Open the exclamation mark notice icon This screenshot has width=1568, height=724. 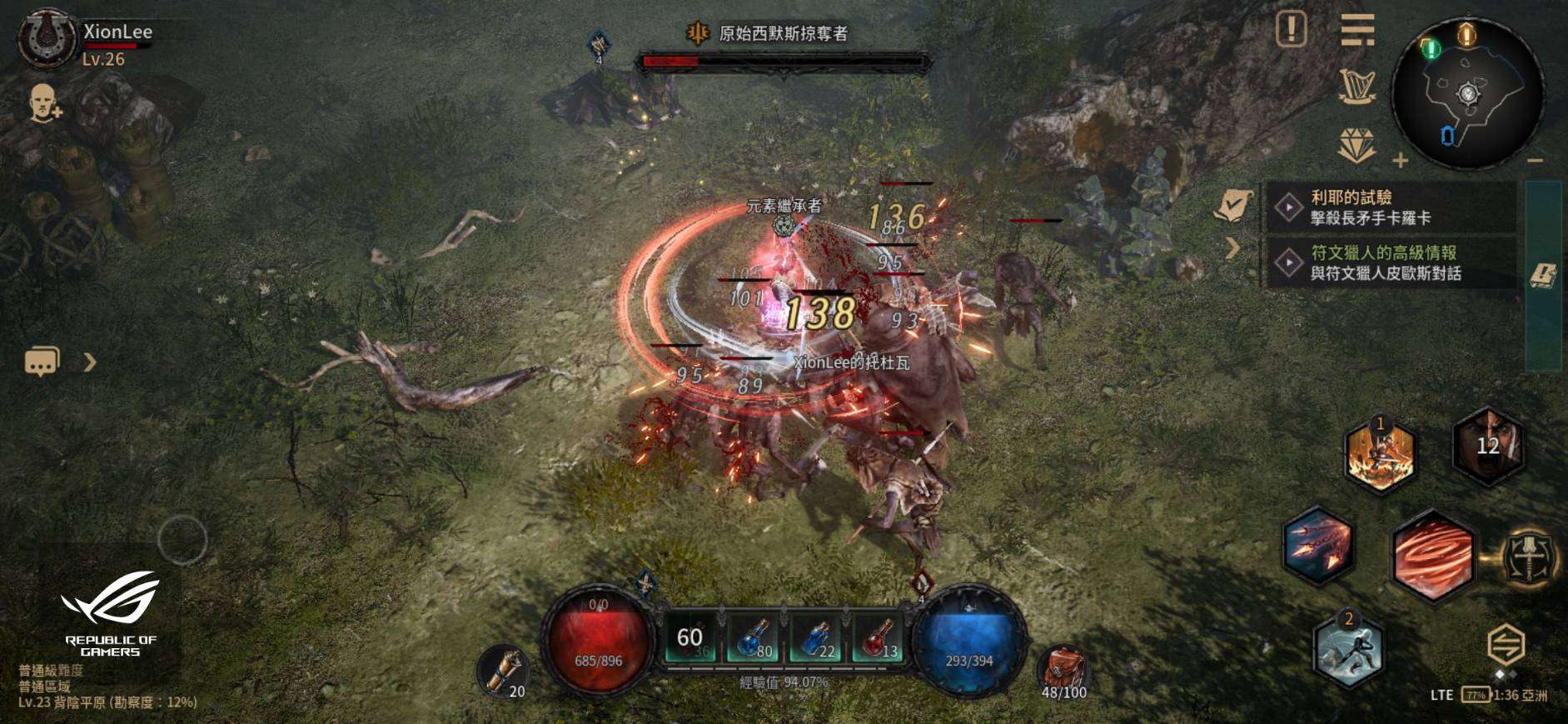pos(1291,30)
